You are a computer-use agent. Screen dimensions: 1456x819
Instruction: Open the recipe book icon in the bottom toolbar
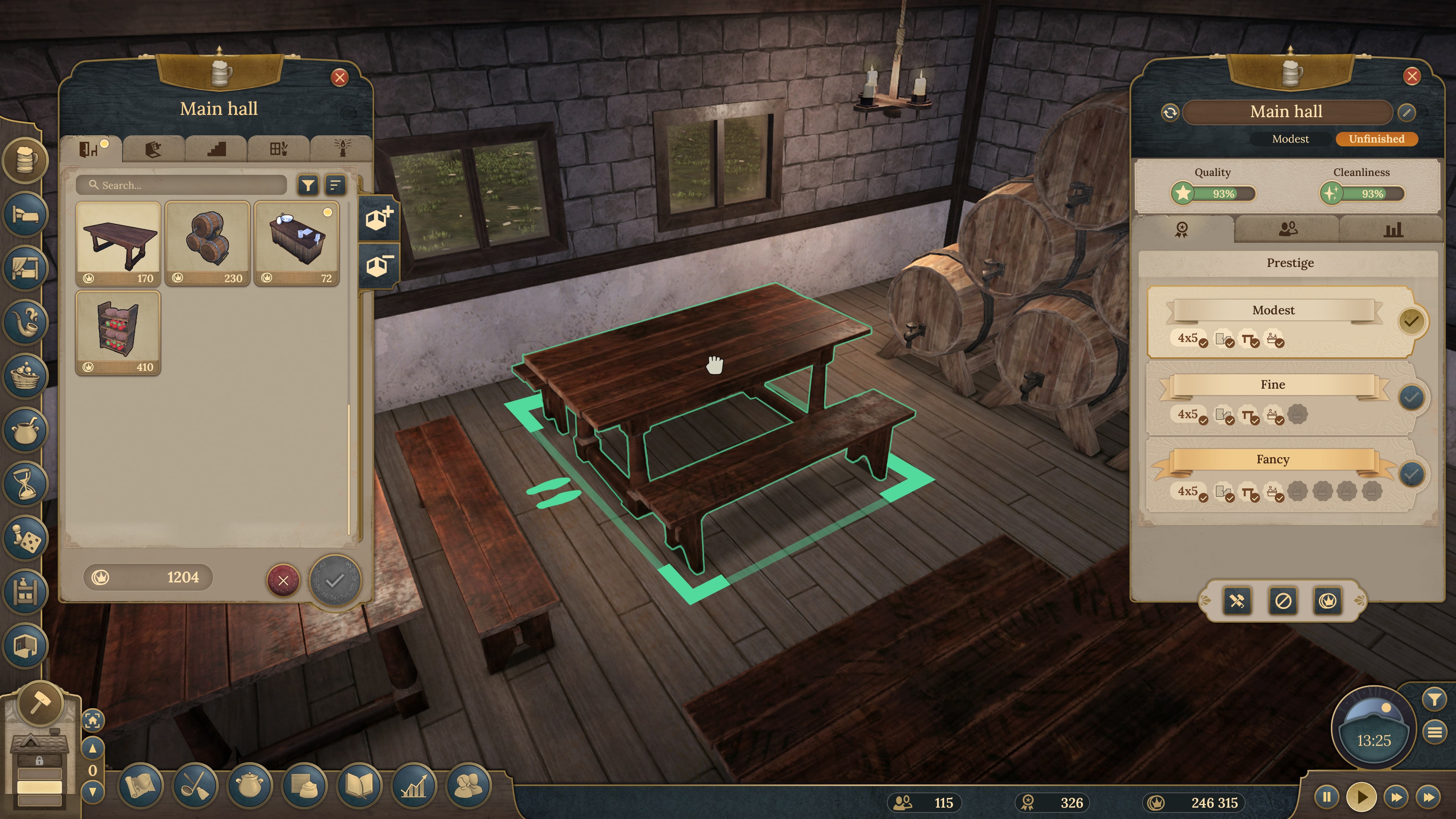(361, 786)
